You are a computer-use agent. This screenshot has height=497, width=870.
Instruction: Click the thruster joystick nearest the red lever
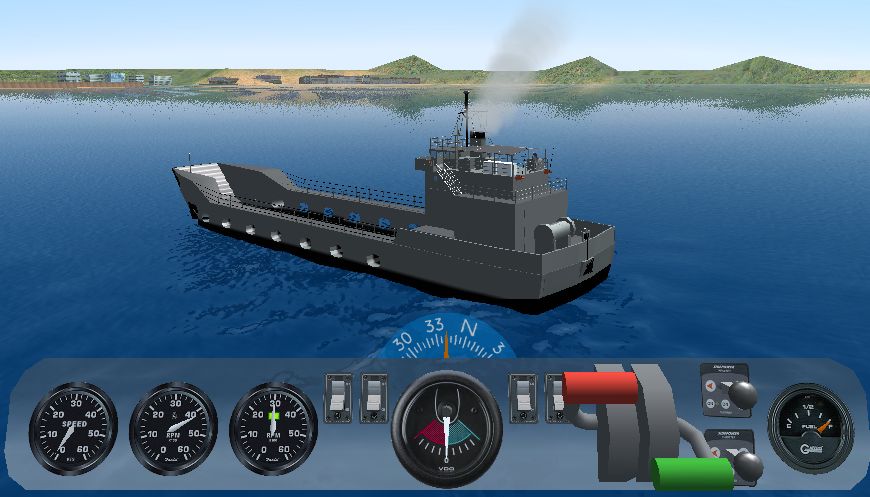[740, 393]
